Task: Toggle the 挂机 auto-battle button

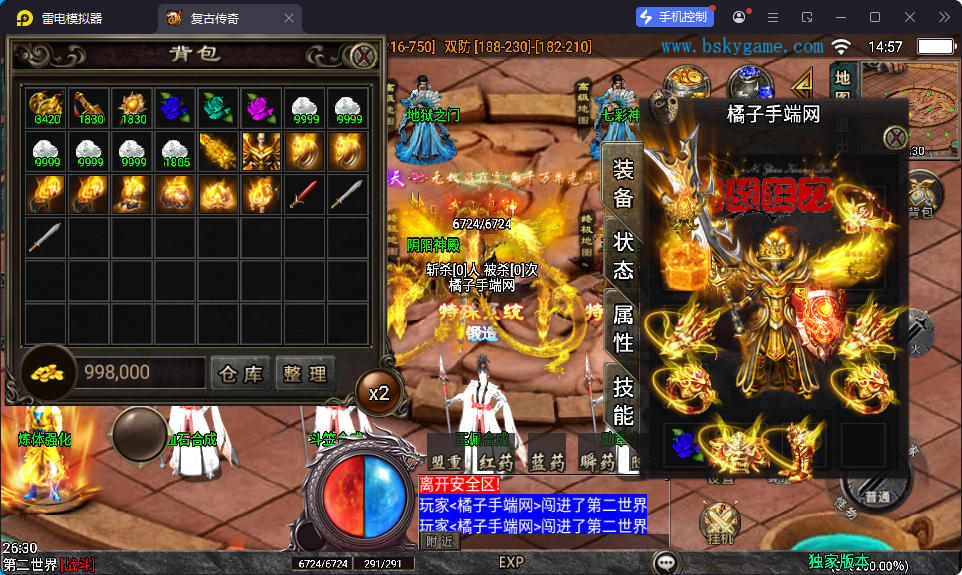Action: pyautogui.click(x=719, y=524)
